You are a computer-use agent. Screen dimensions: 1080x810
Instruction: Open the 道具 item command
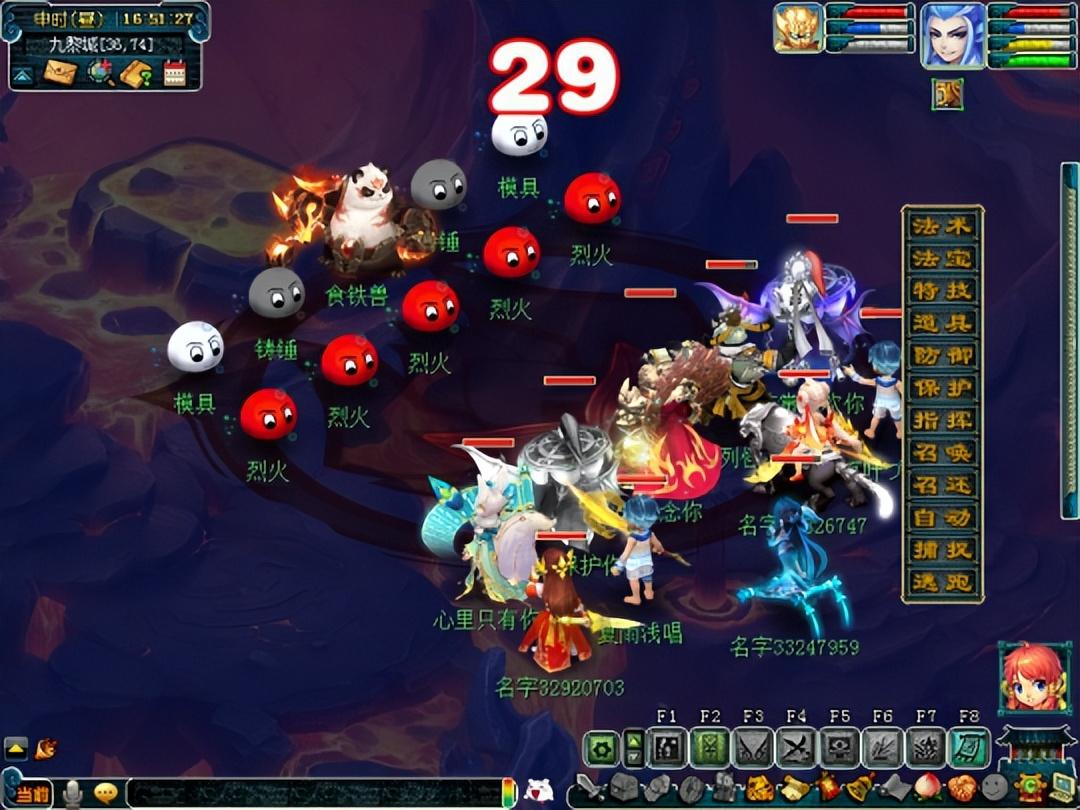coord(942,323)
